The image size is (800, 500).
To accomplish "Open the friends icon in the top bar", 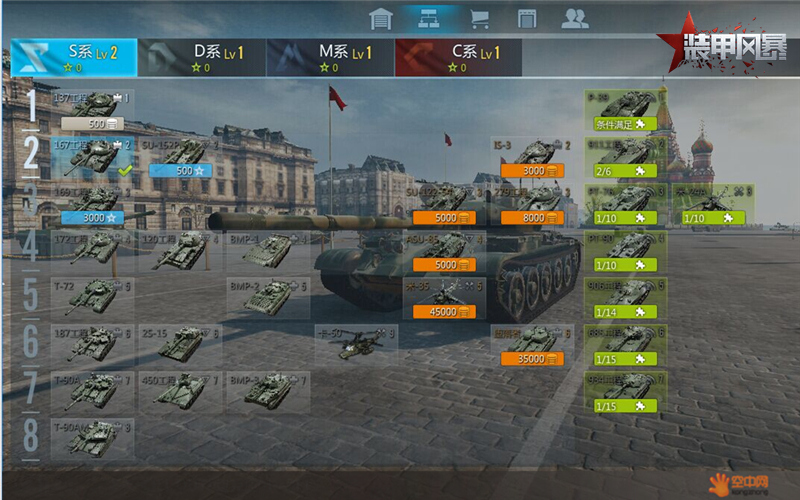I will tap(574, 18).
